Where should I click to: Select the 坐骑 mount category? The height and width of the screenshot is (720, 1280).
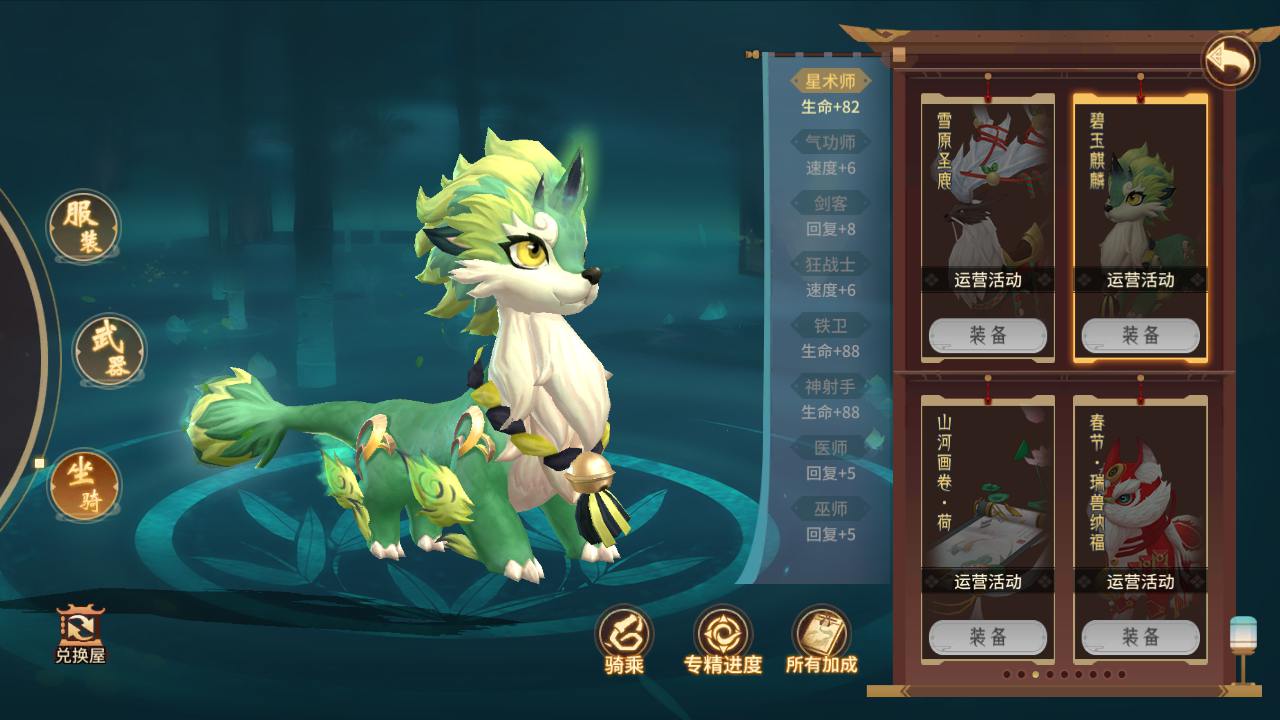pyautogui.click(x=84, y=485)
